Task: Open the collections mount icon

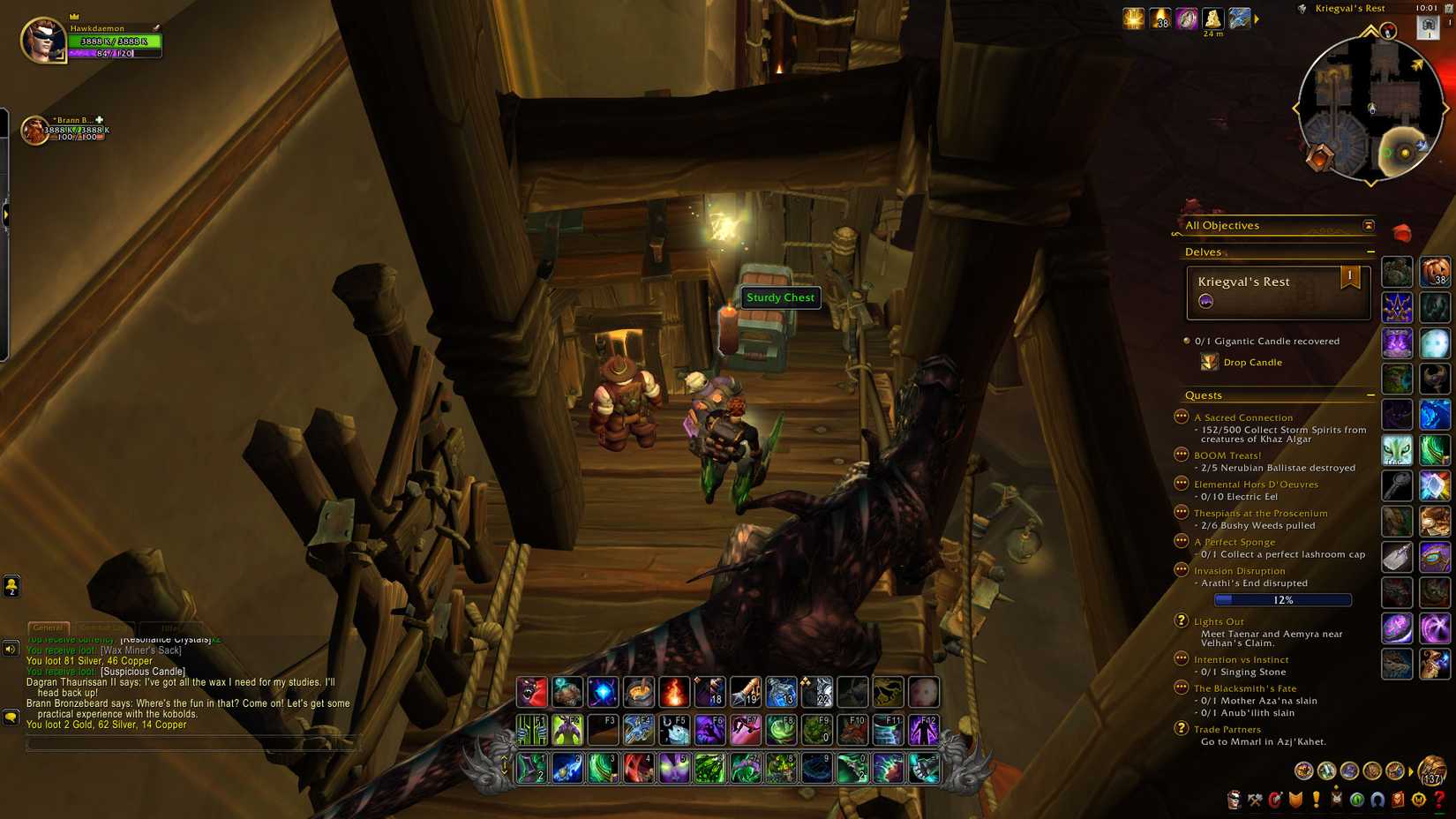Action: point(1377,801)
